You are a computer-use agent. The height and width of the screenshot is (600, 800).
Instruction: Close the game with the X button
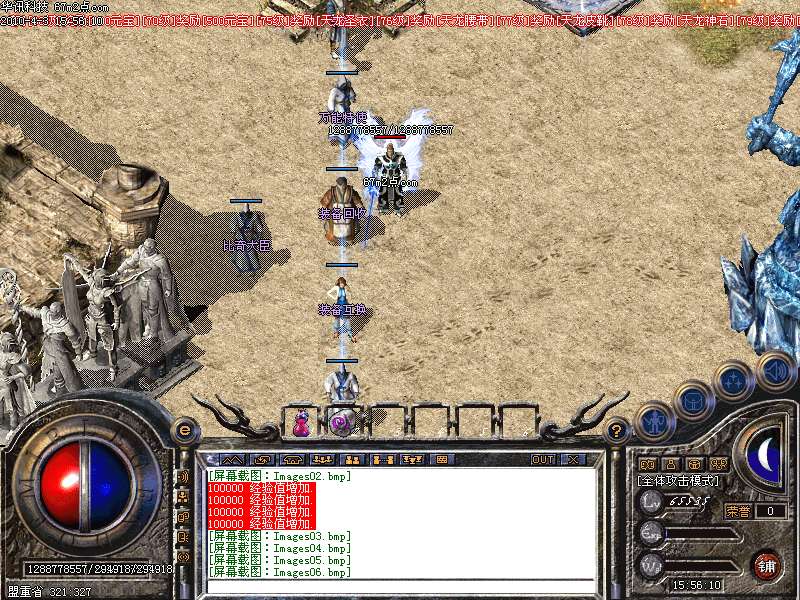click(x=574, y=459)
